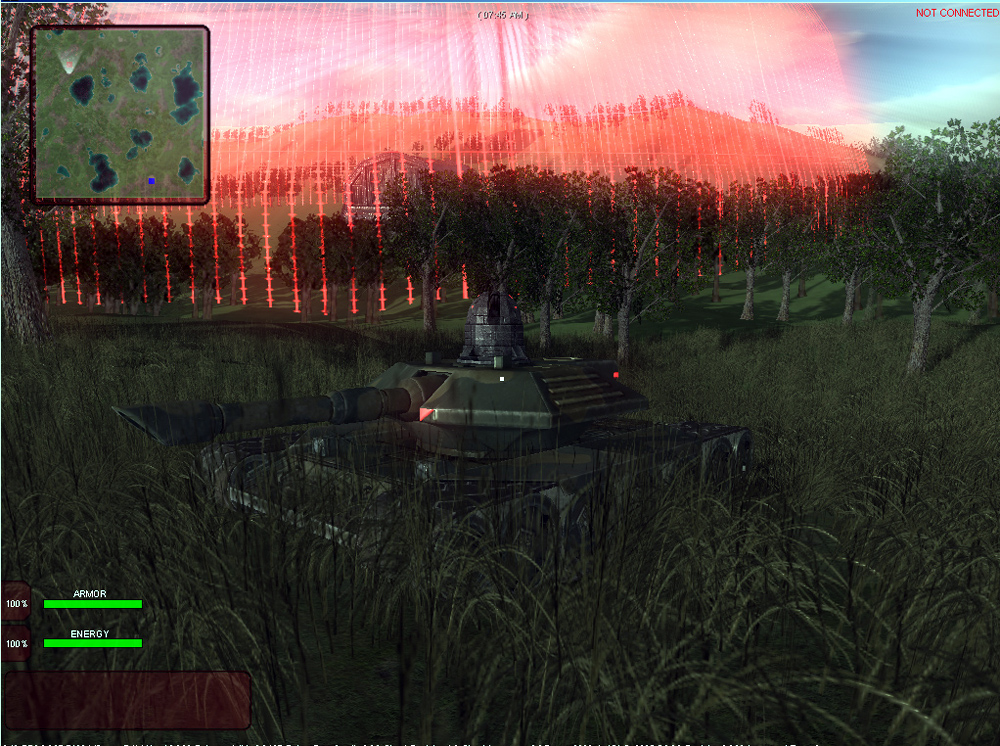This screenshot has width=1000, height=746.
Task: Select the blue marker on the minimap
Action: click(151, 181)
